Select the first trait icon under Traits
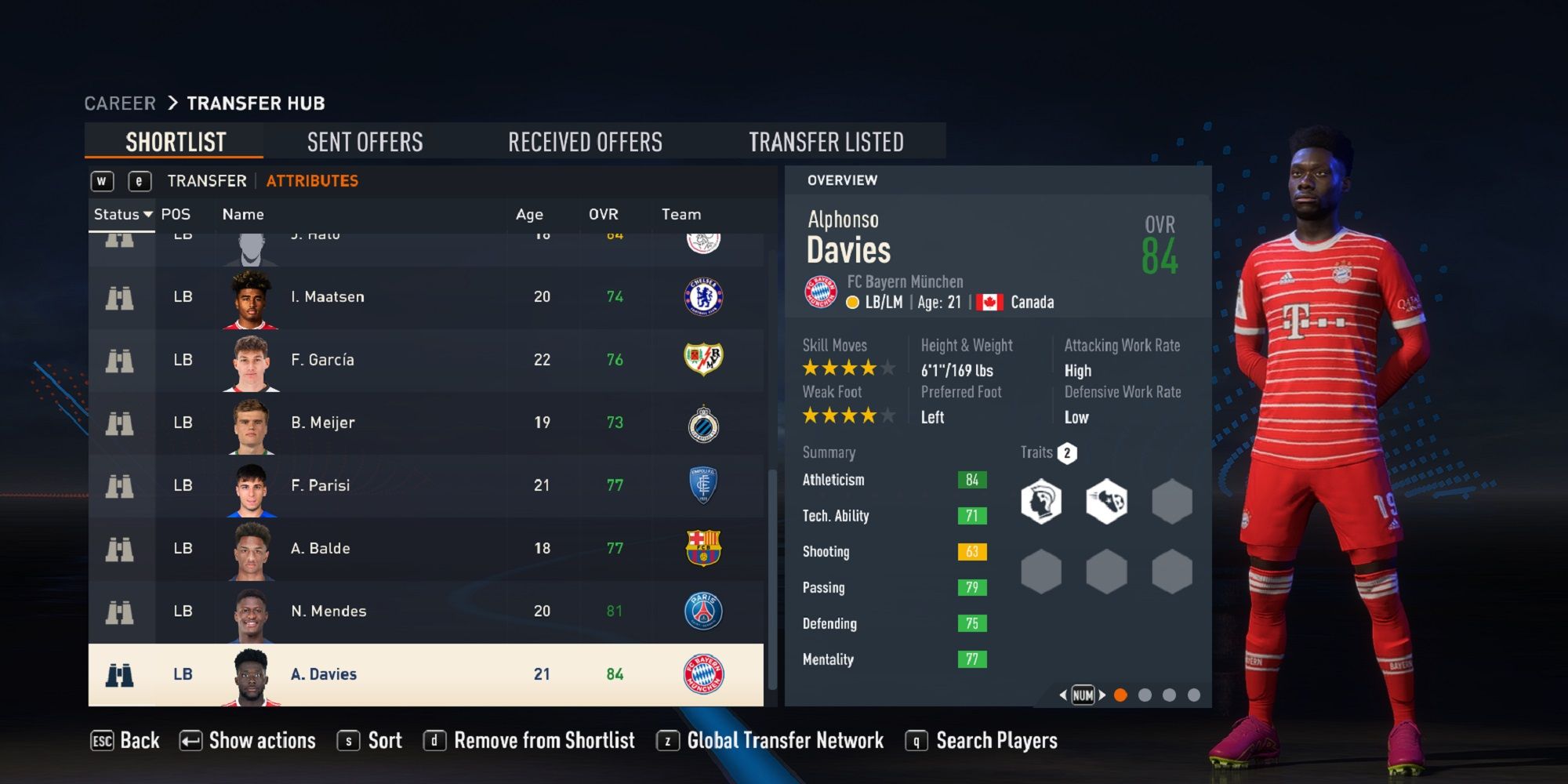1568x784 pixels. click(x=1042, y=502)
